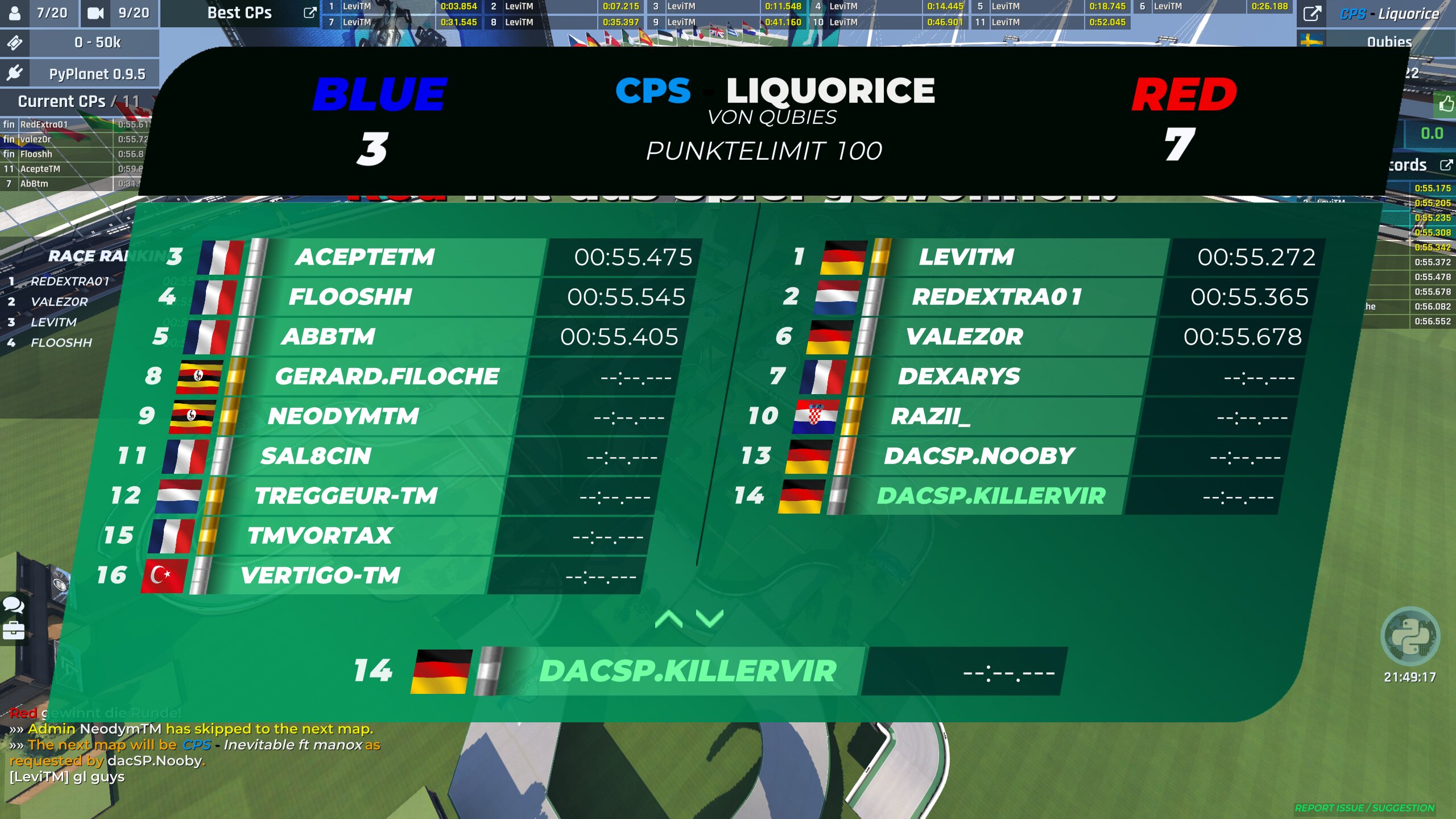Image resolution: width=1456 pixels, height=819 pixels.
Task: Expand the local records pop-out
Action: tap(1446, 165)
